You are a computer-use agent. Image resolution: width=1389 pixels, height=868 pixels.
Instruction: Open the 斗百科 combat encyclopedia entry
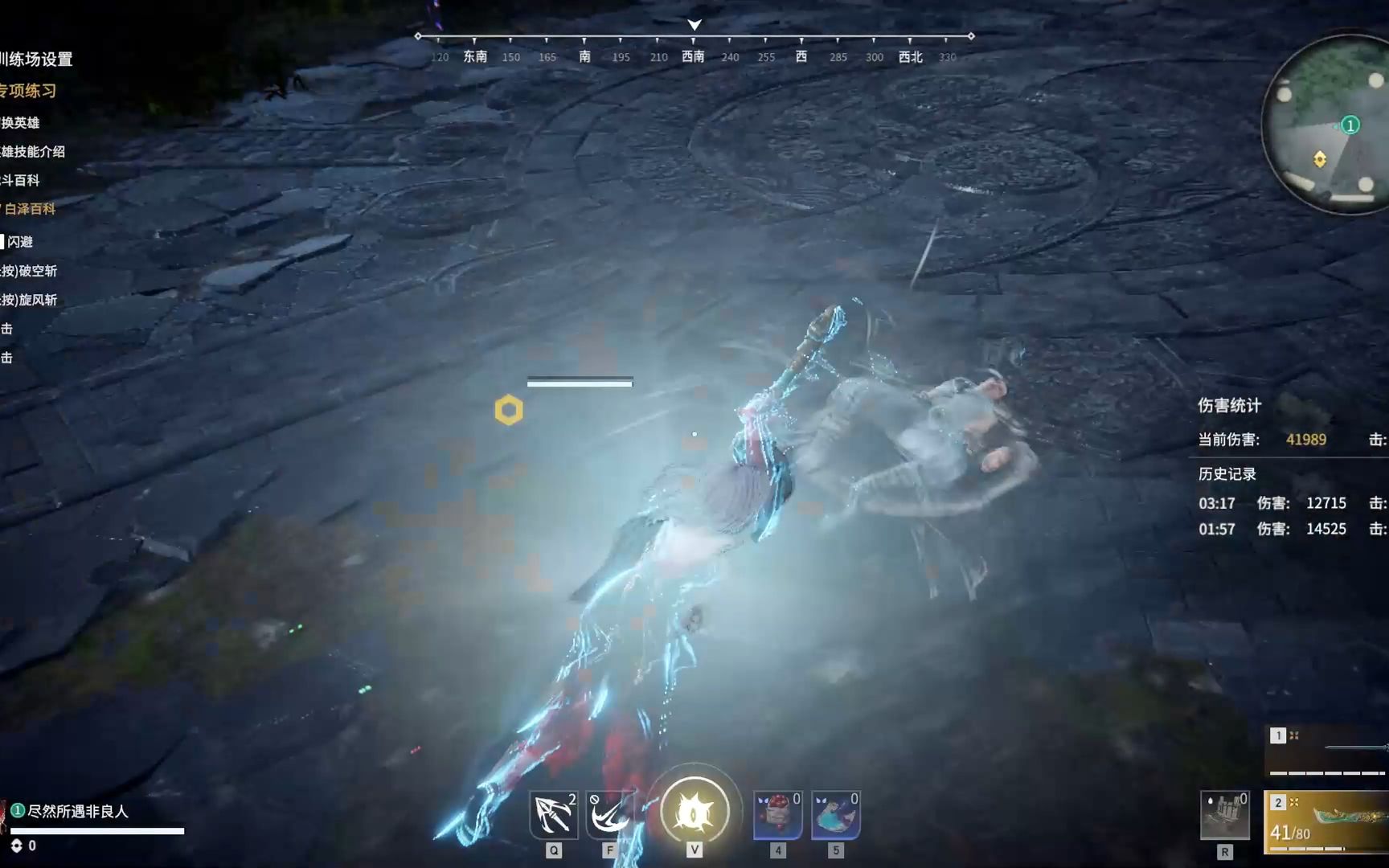(x=21, y=180)
